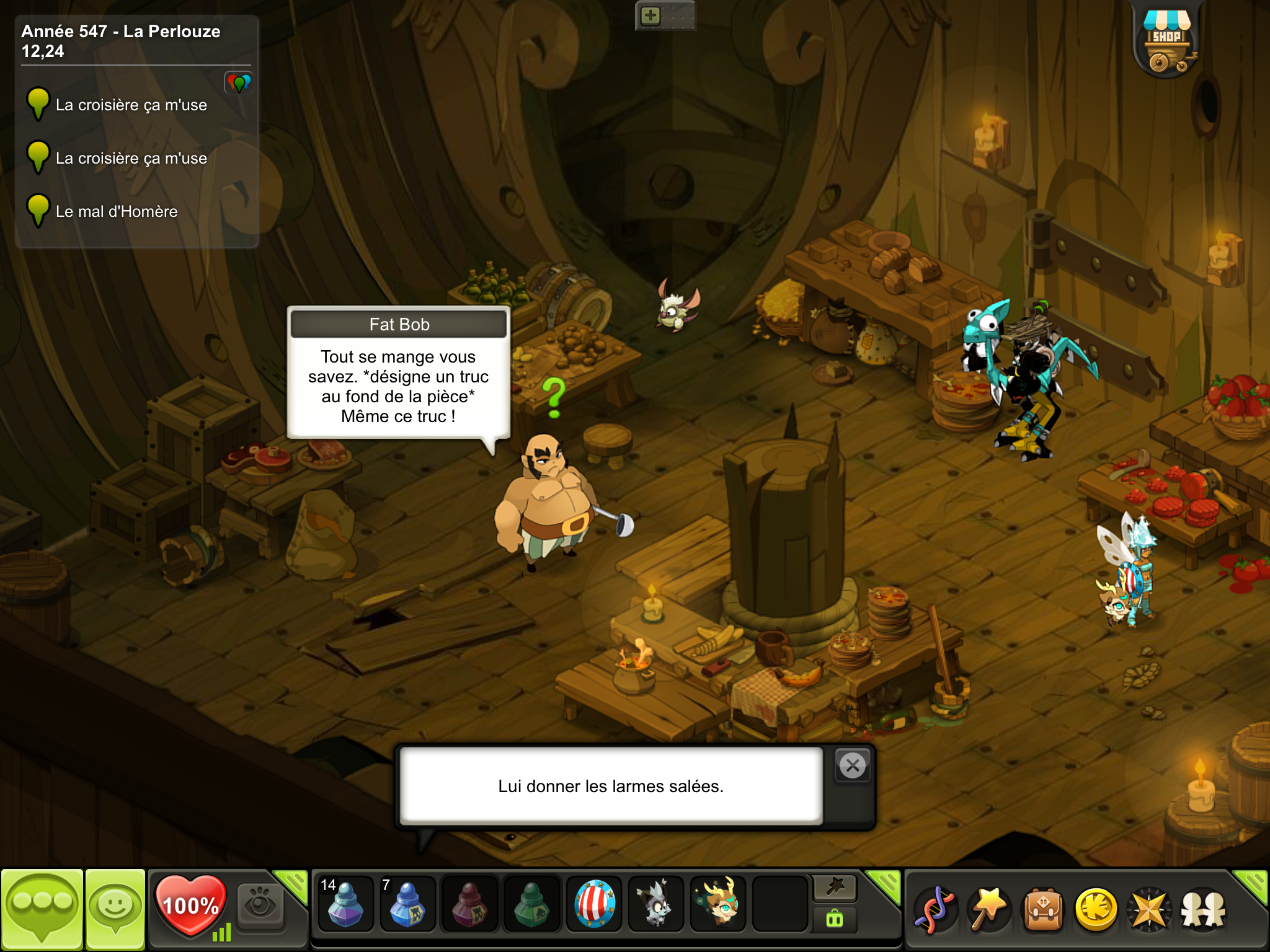Open the chat speech bubble
The image size is (1270, 952).
(42, 909)
